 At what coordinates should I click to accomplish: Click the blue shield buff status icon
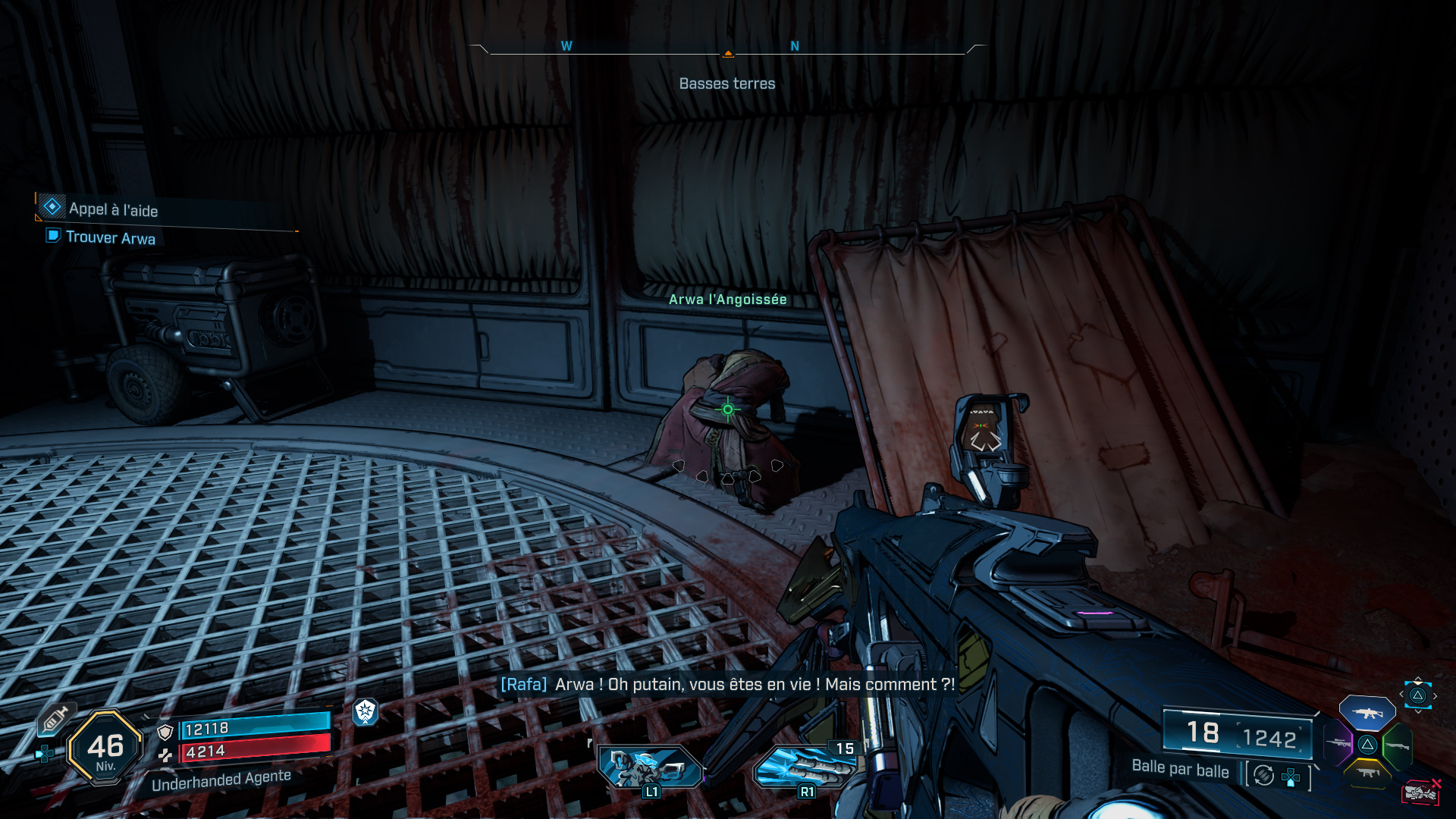366,711
